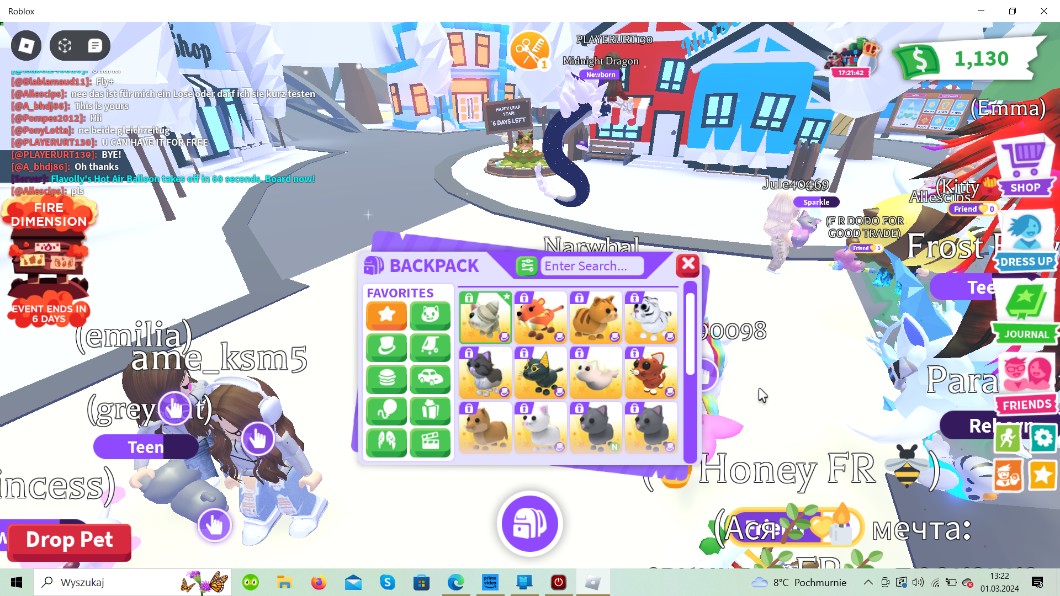Click the backpack search field
The image size is (1060, 596).
click(592, 266)
